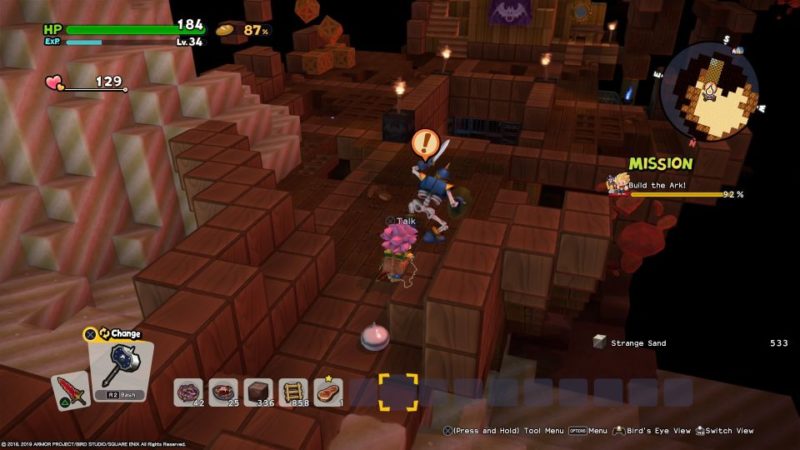800x450 pixels.
Task: Select the starred raw steak slot
Action: click(x=327, y=391)
